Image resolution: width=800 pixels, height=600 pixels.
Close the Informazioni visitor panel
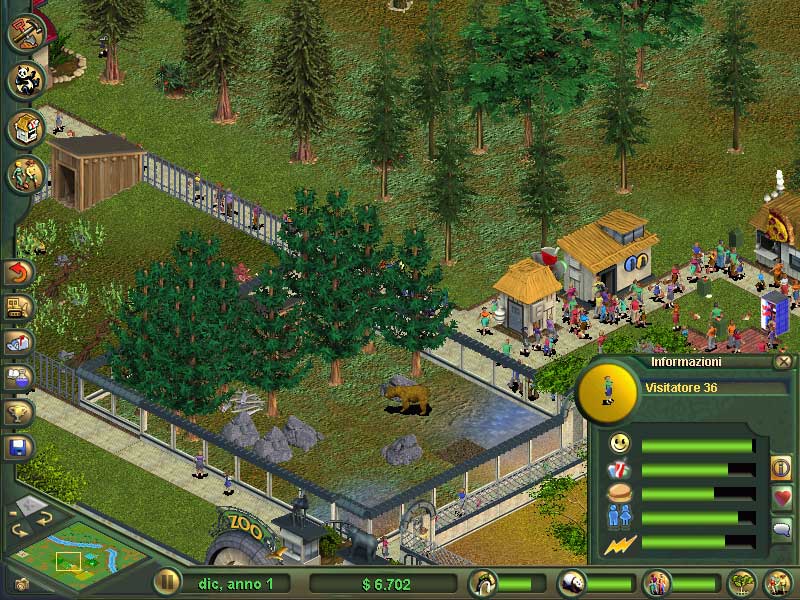[x=783, y=362]
